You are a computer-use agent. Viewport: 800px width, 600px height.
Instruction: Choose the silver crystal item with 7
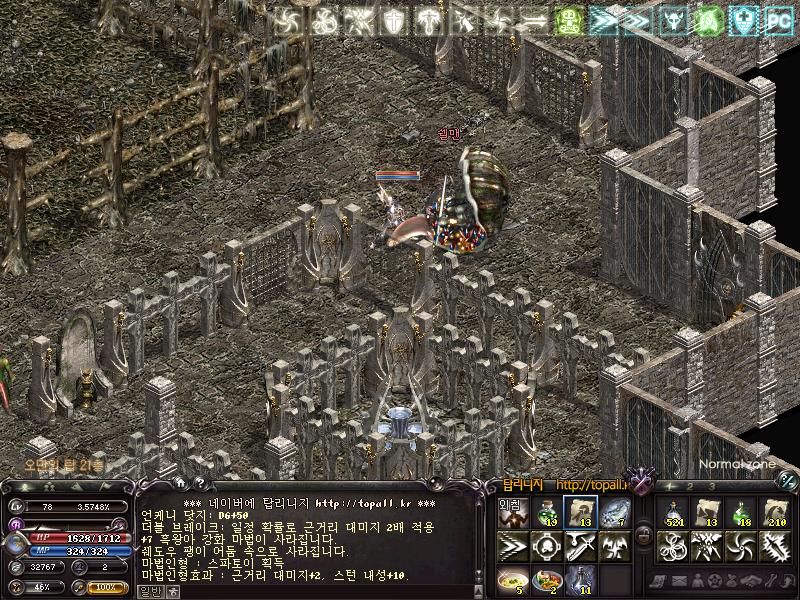pos(615,513)
